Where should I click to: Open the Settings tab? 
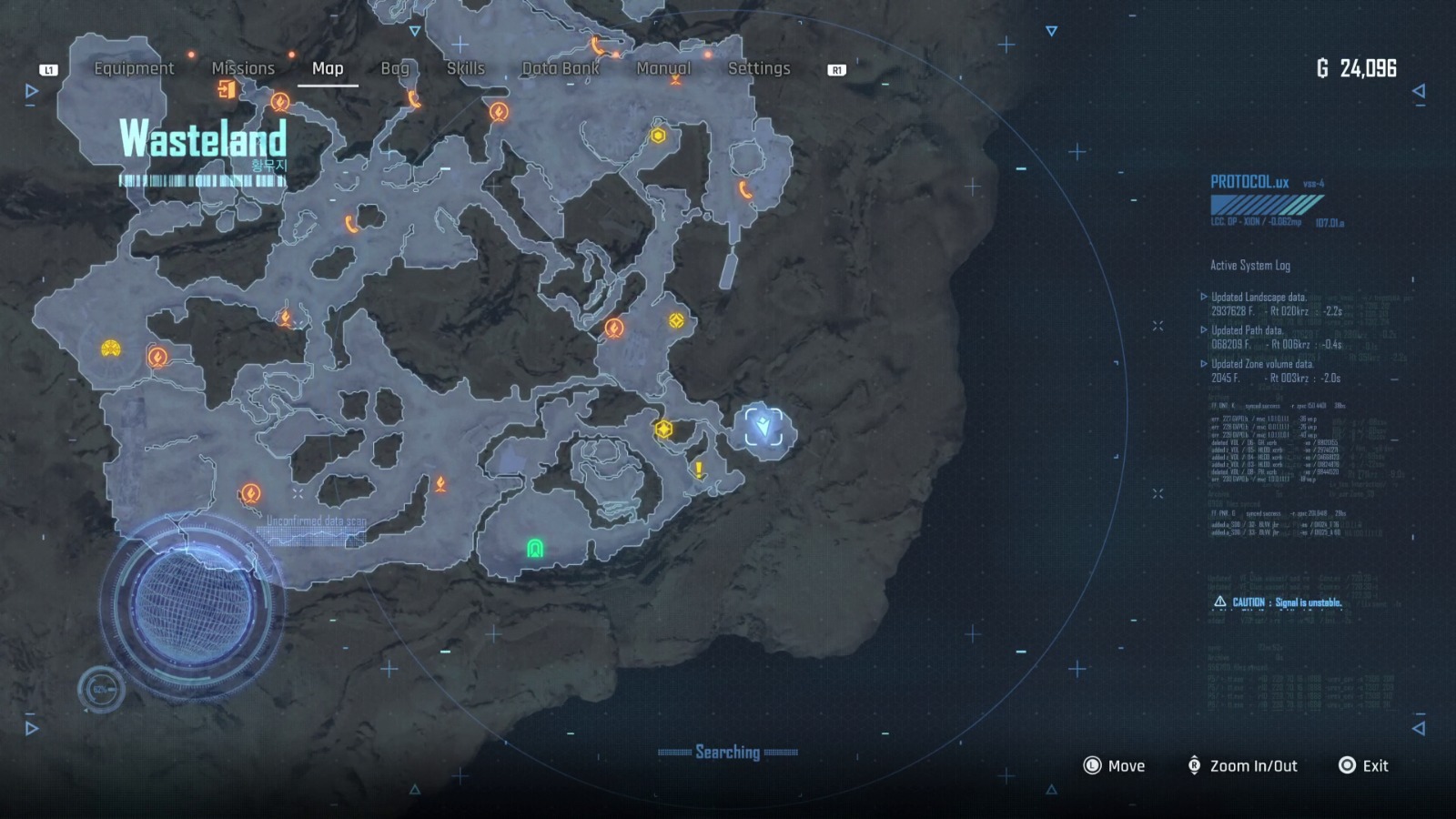coord(759,68)
